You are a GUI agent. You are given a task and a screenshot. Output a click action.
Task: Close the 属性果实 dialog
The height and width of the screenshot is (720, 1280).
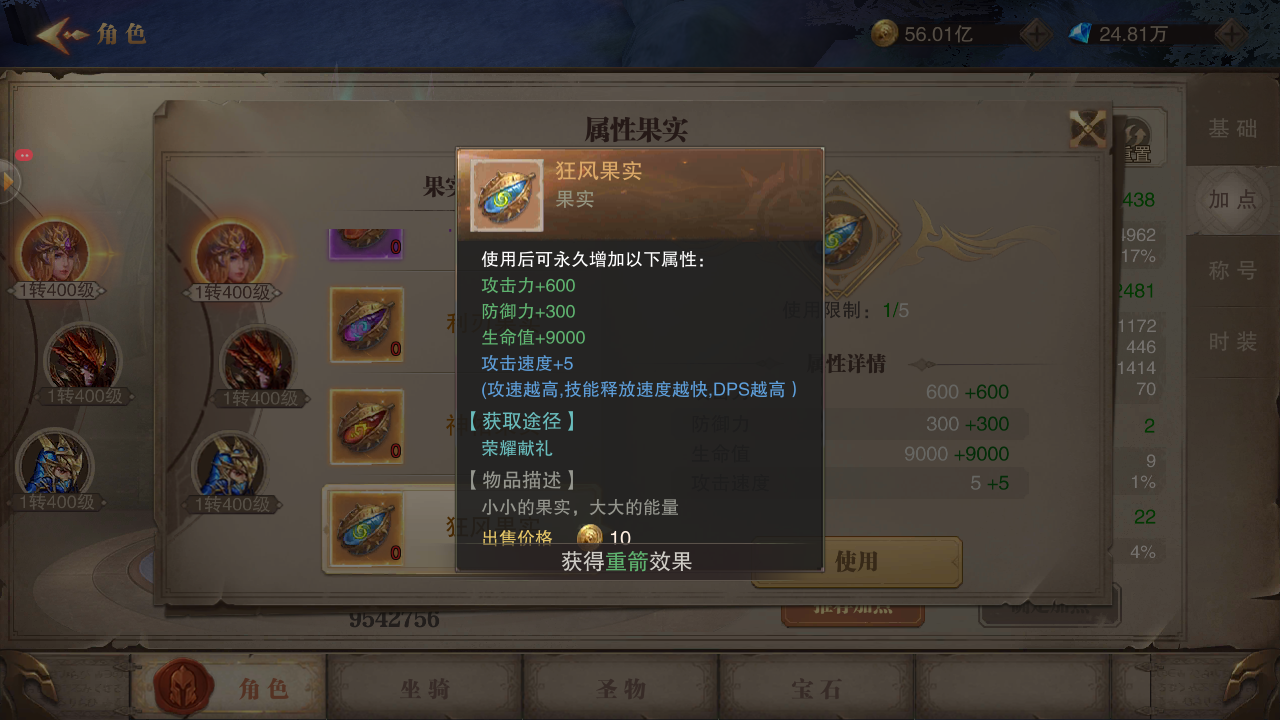pyautogui.click(x=1086, y=128)
